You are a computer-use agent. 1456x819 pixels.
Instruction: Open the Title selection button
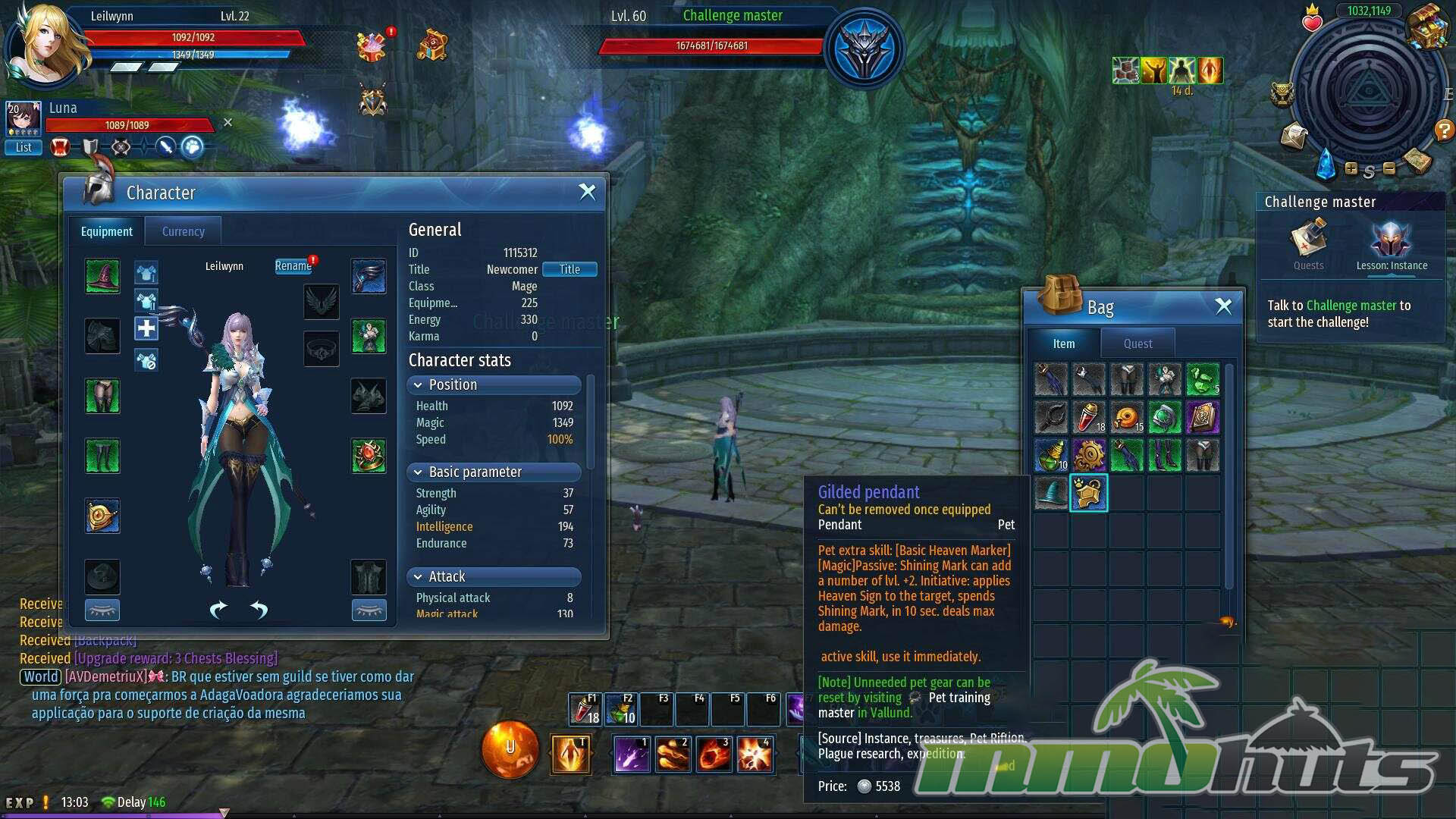569,269
